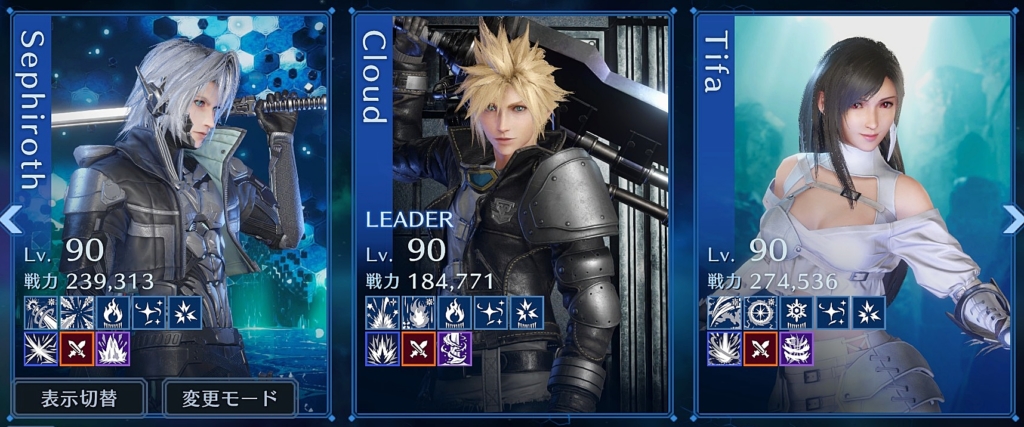Select Tifa's red crossed swords icon
1024x427 pixels.
click(x=761, y=349)
